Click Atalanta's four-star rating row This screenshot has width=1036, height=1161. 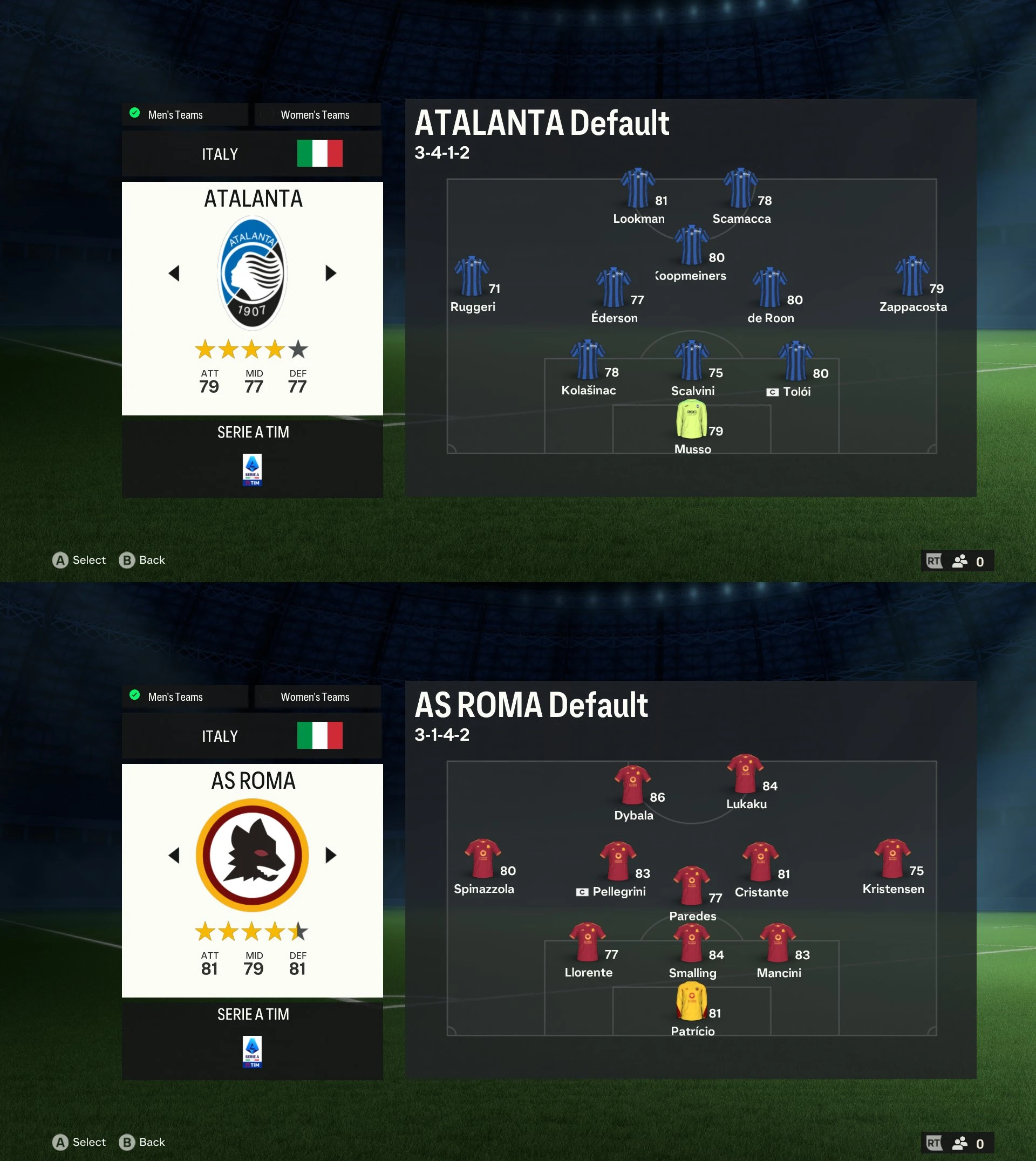point(252,350)
